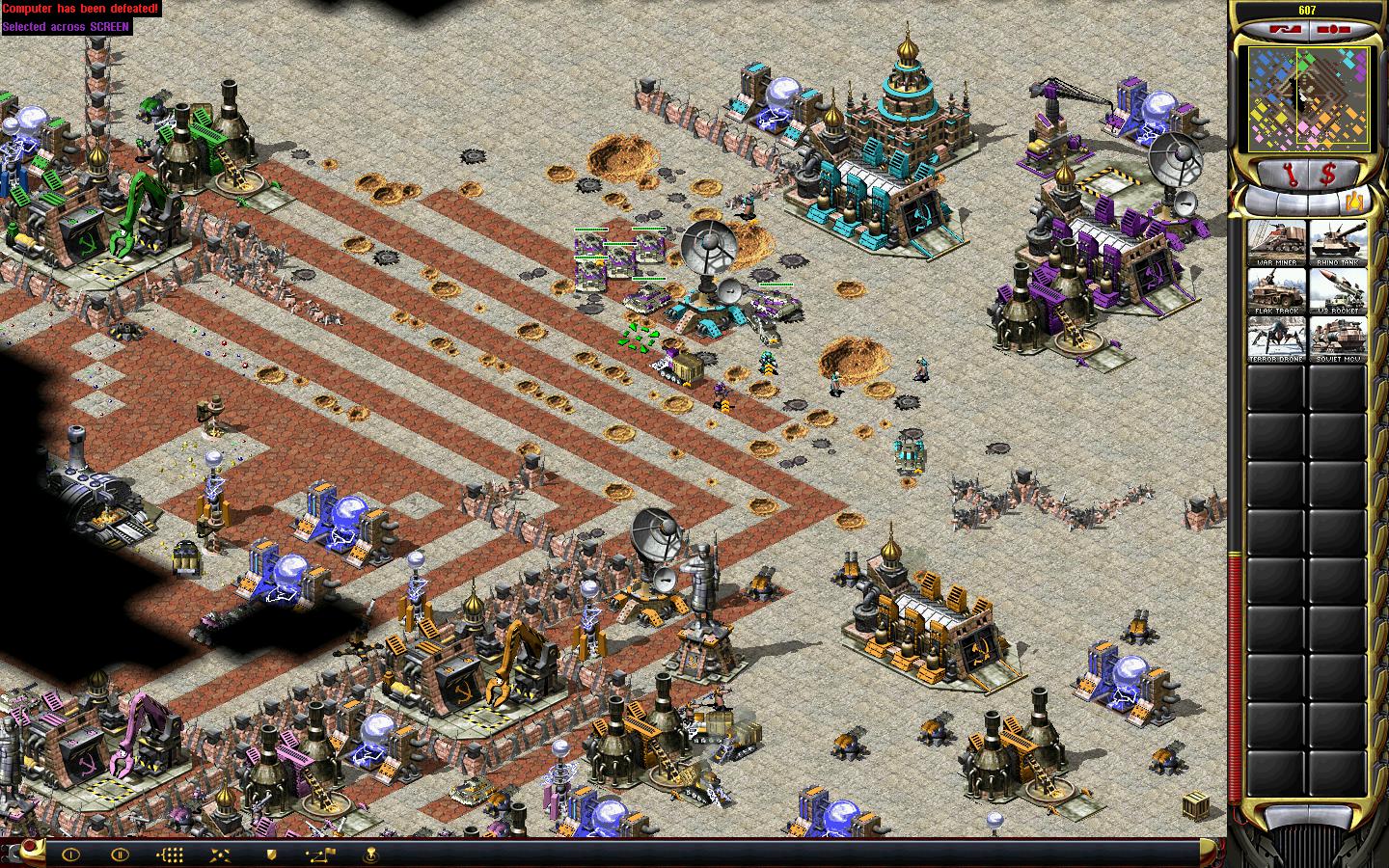Select team two on command bar
The height and width of the screenshot is (868, 1389).
[120, 854]
